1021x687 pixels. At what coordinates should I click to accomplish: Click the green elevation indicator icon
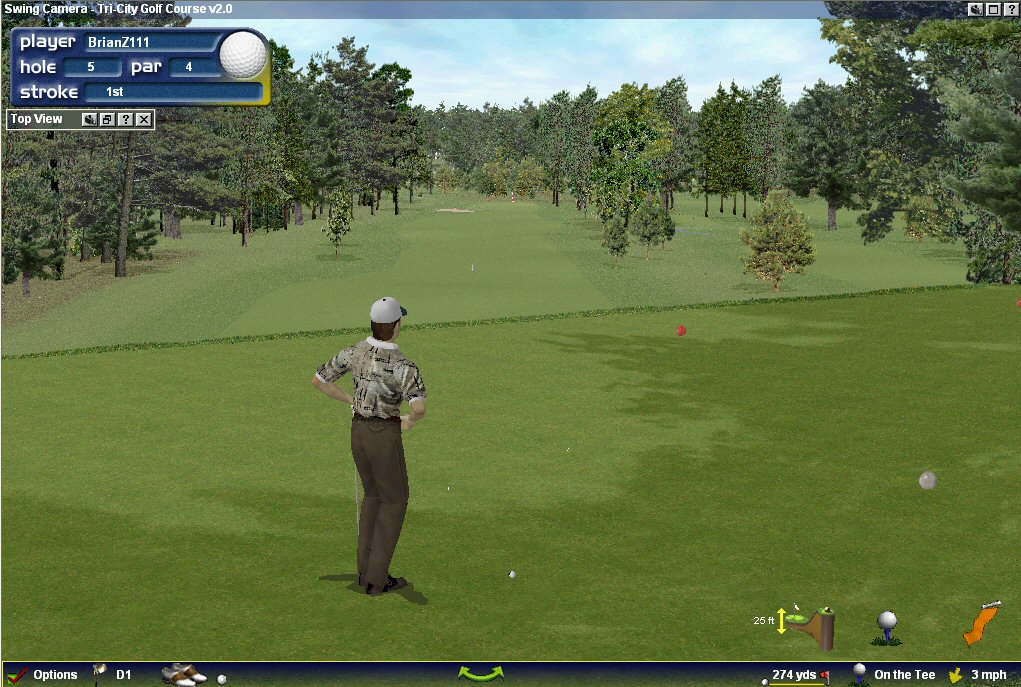810,624
